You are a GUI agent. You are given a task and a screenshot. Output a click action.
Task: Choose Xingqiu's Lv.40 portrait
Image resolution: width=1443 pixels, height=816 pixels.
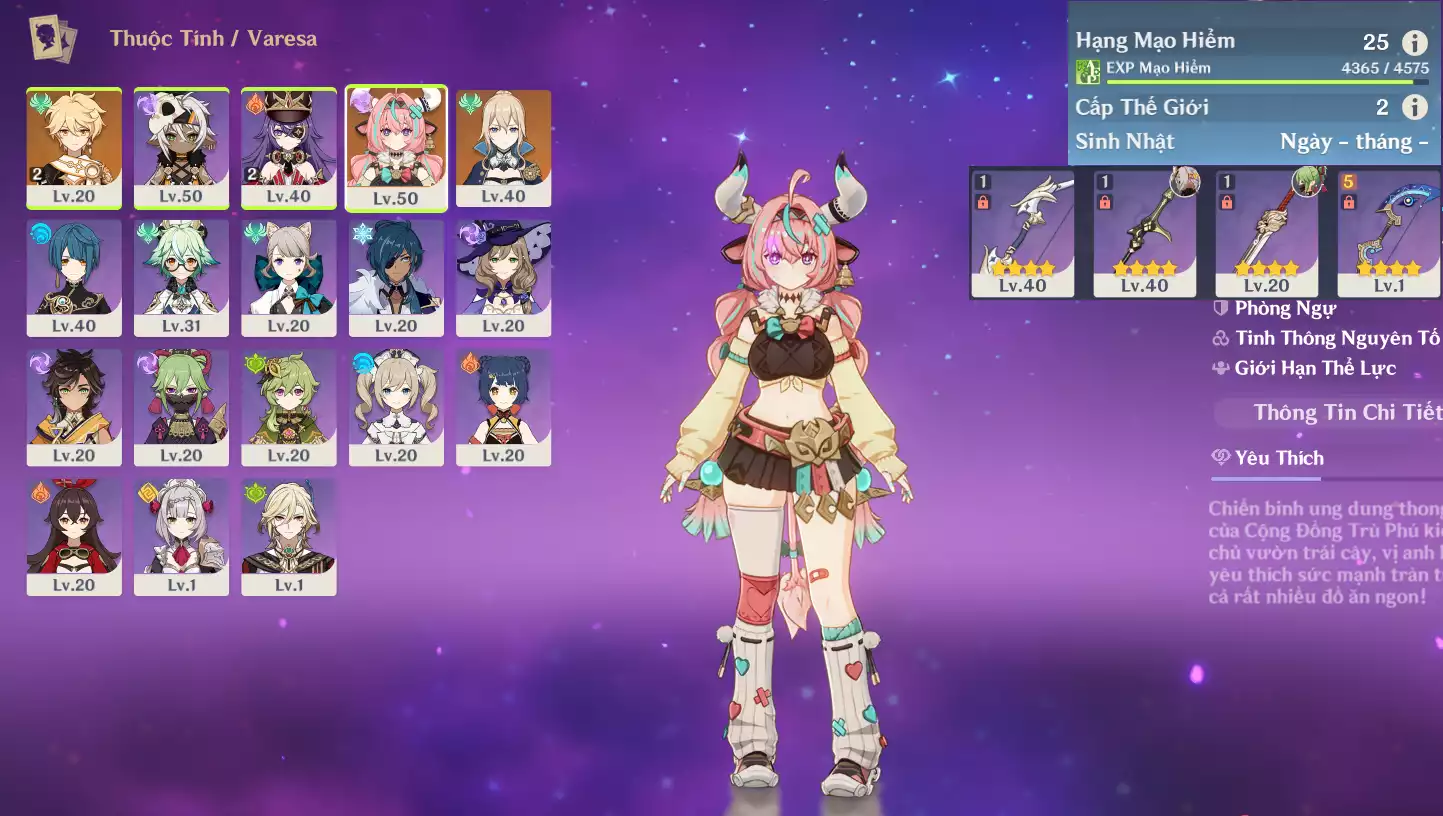click(74, 277)
